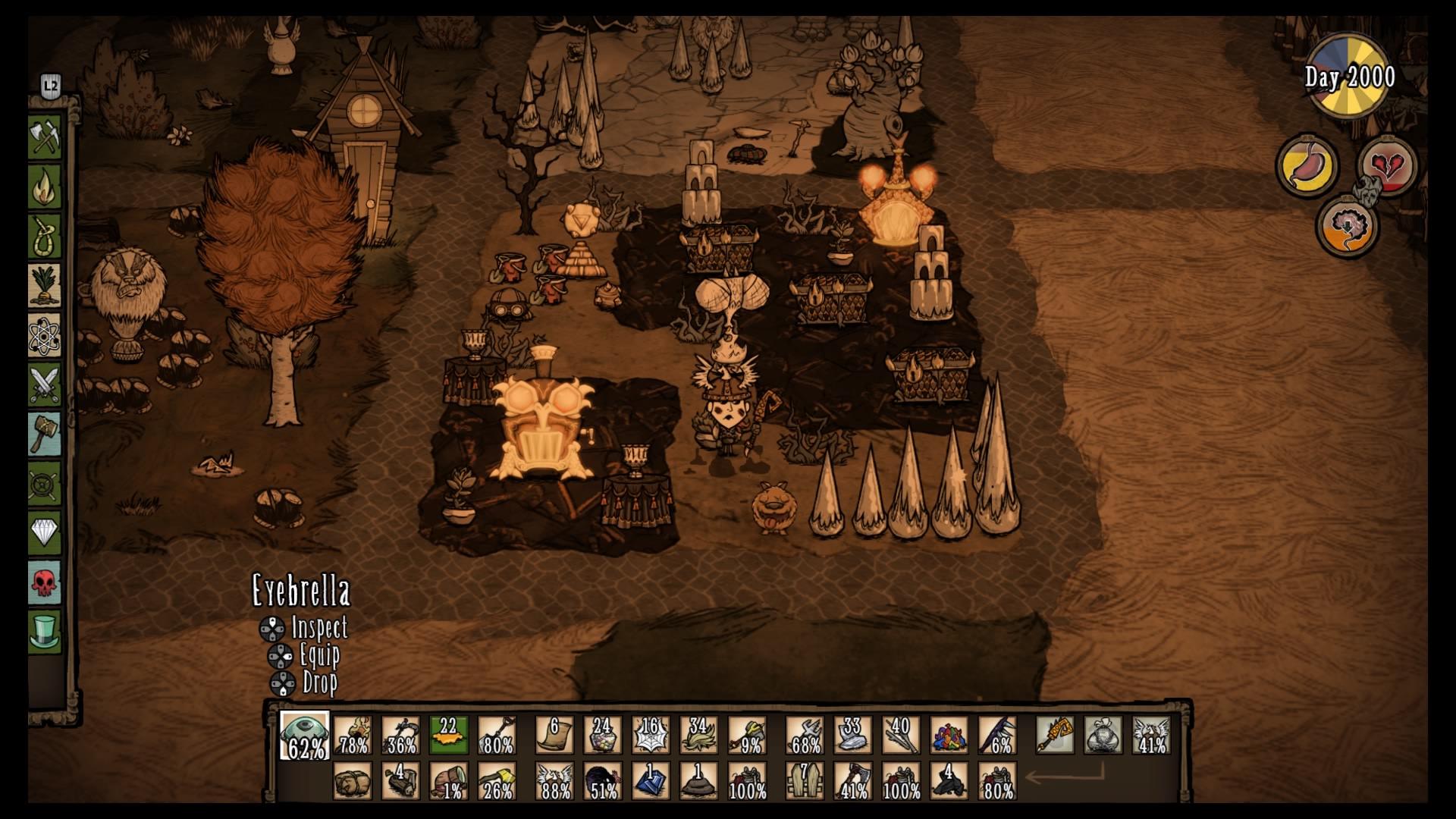Viewport: 1456px width, 819px height.
Task: Select the torch slot at 78%
Action: pyautogui.click(x=353, y=736)
